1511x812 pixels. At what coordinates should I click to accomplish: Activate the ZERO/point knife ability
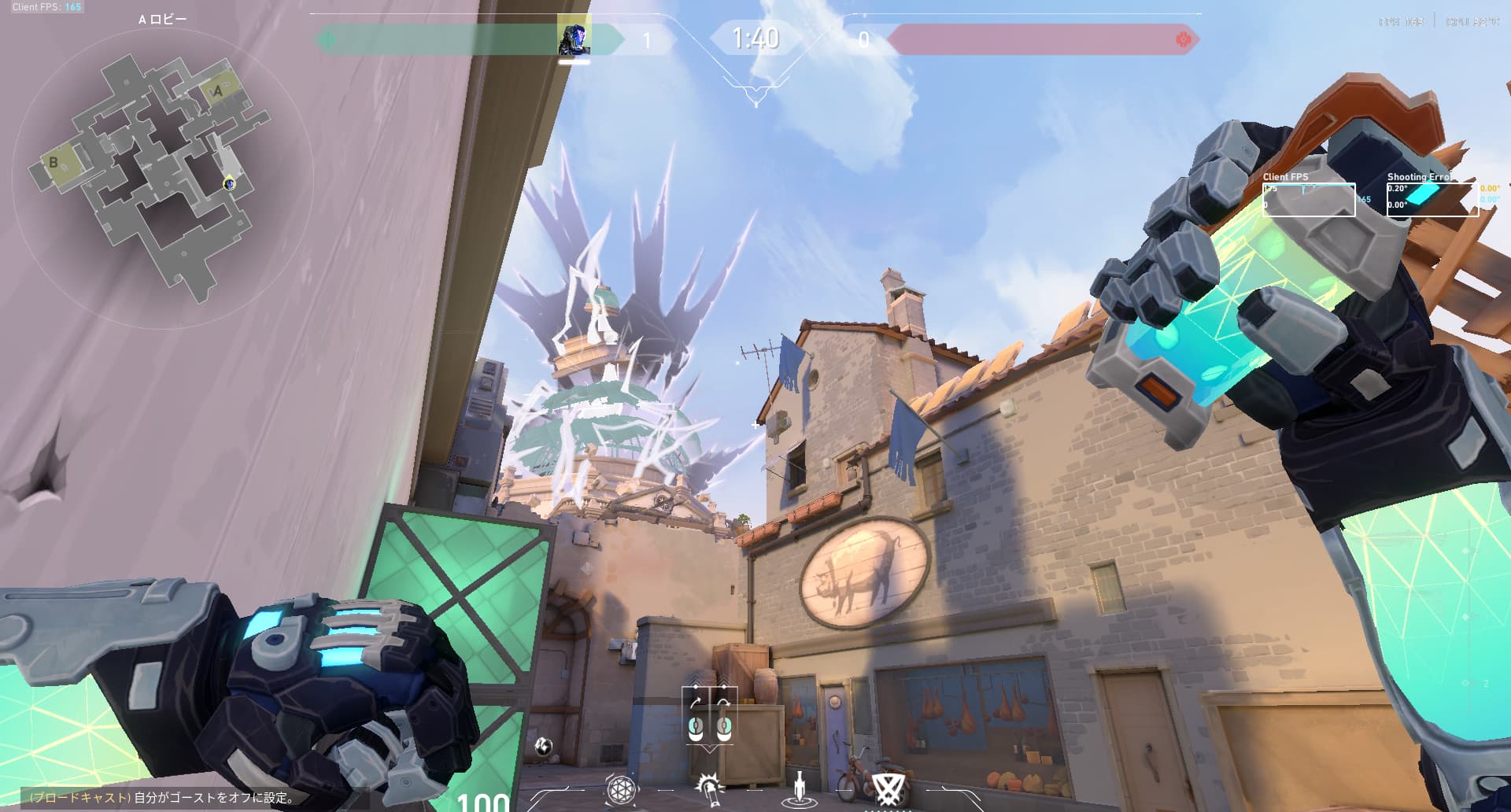[x=800, y=788]
